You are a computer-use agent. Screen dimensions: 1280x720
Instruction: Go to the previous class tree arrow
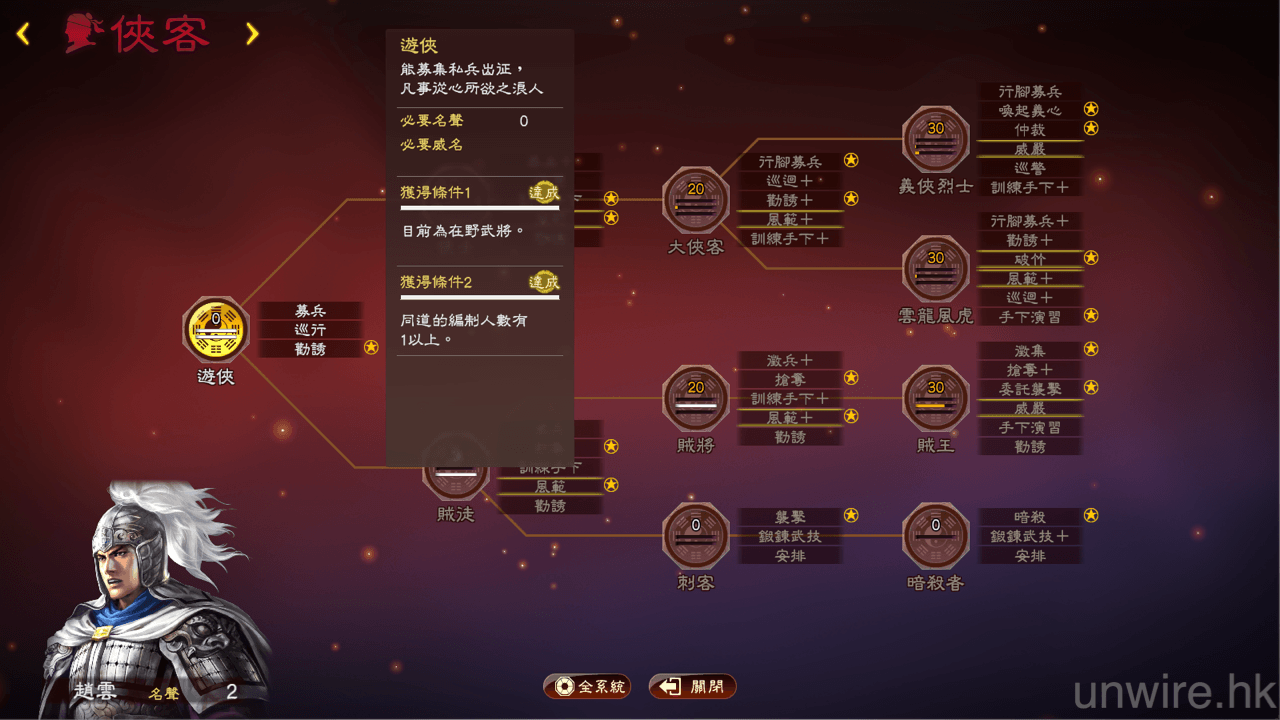[x=23, y=35]
